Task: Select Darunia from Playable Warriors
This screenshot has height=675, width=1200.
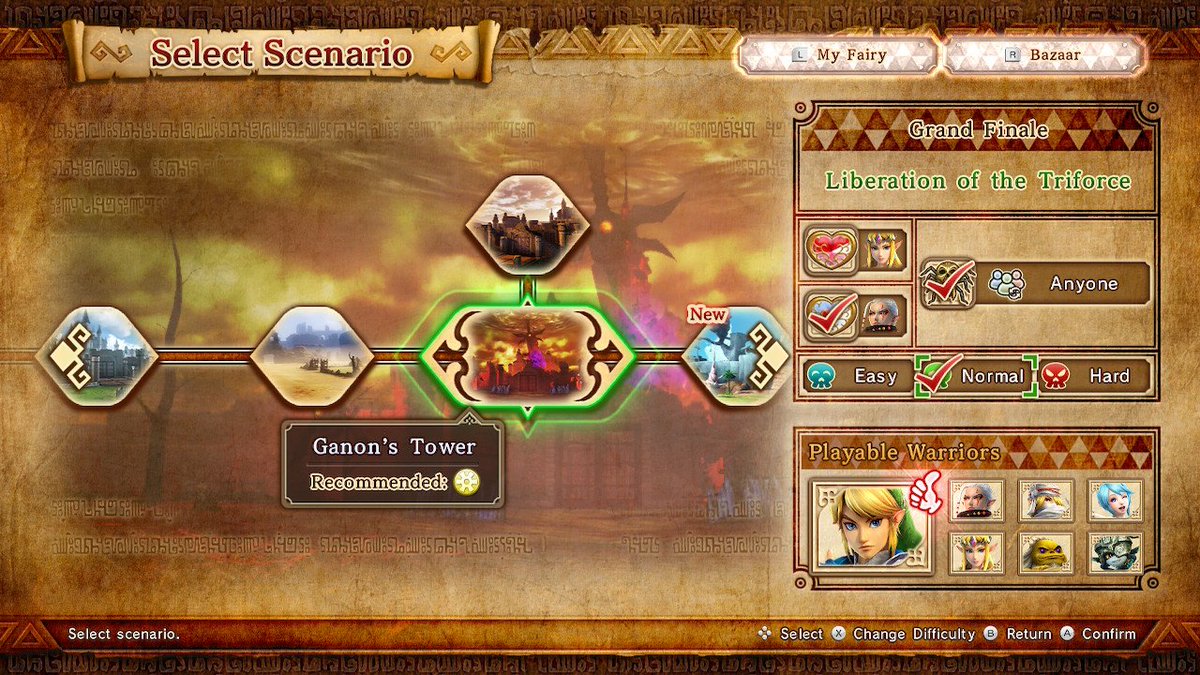Action: tap(1046, 551)
